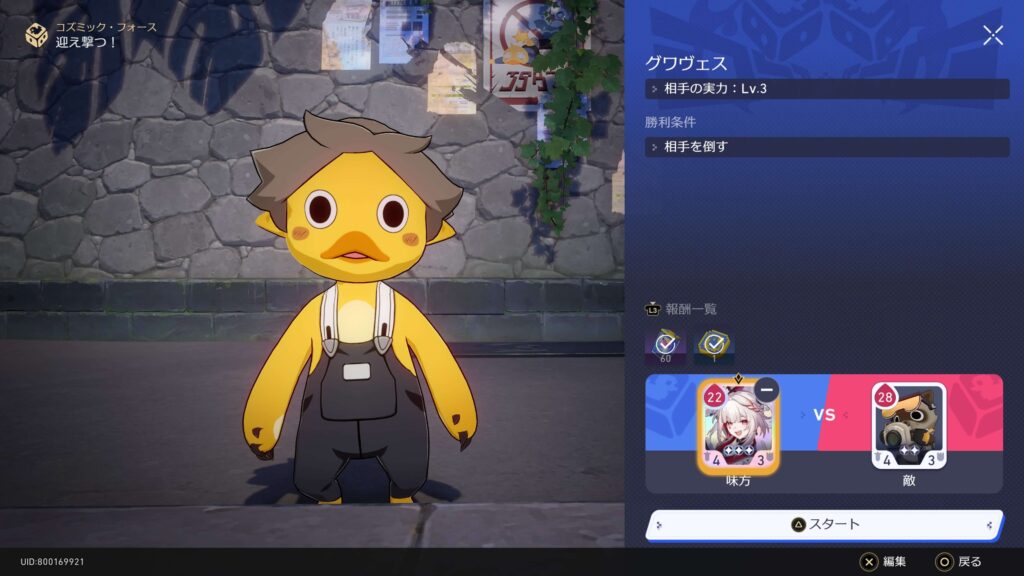
Task: Close the battle panel with the X
Action: click(x=992, y=36)
